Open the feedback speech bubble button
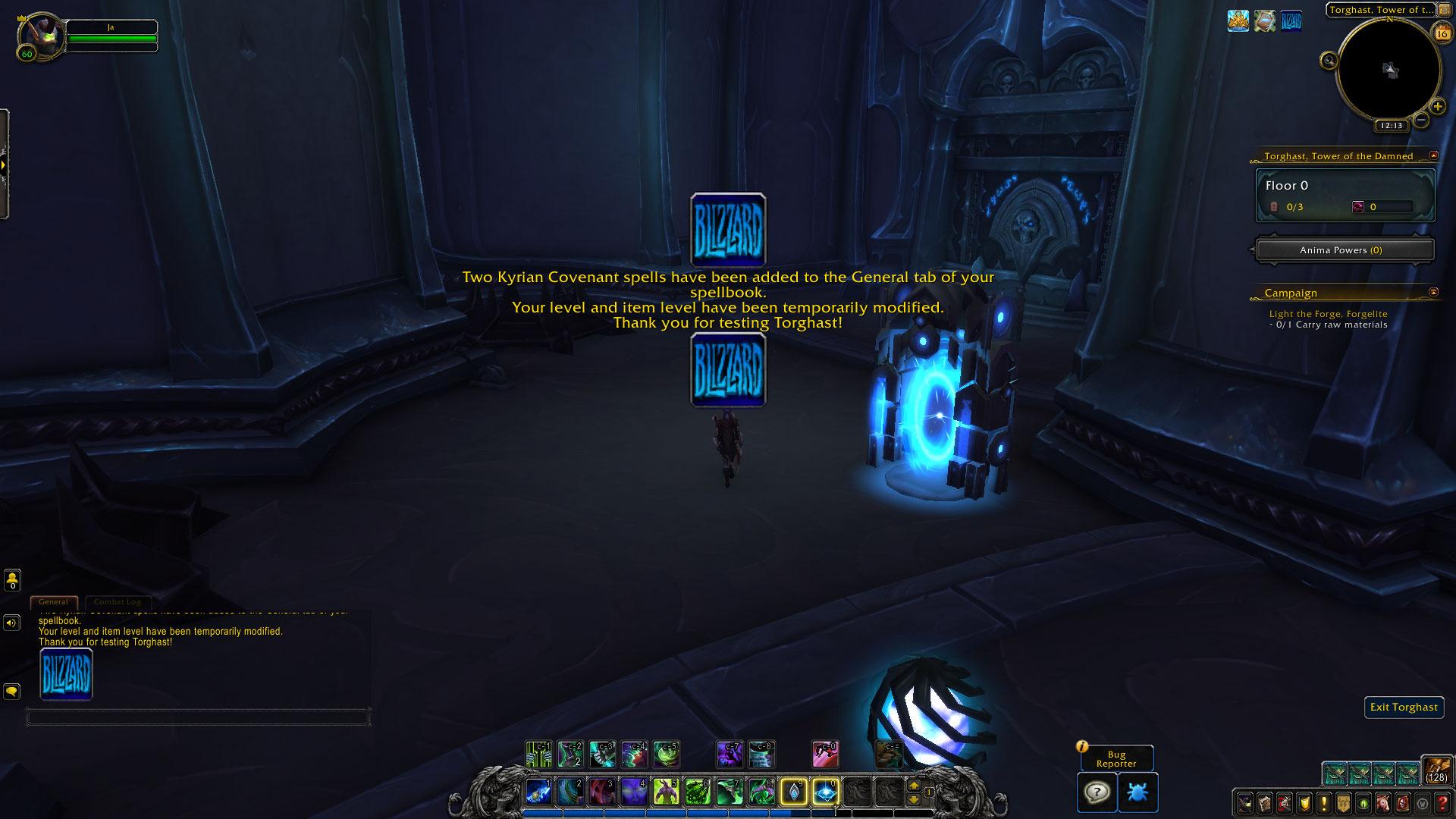The width and height of the screenshot is (1456, 819). (1097, 792)
